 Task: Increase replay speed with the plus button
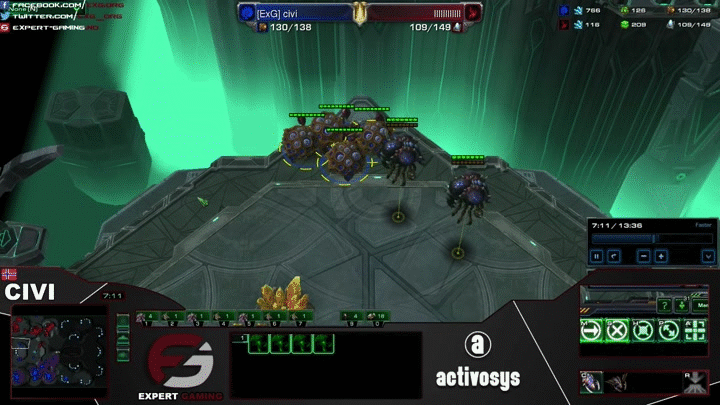click(x=662, y=256)
